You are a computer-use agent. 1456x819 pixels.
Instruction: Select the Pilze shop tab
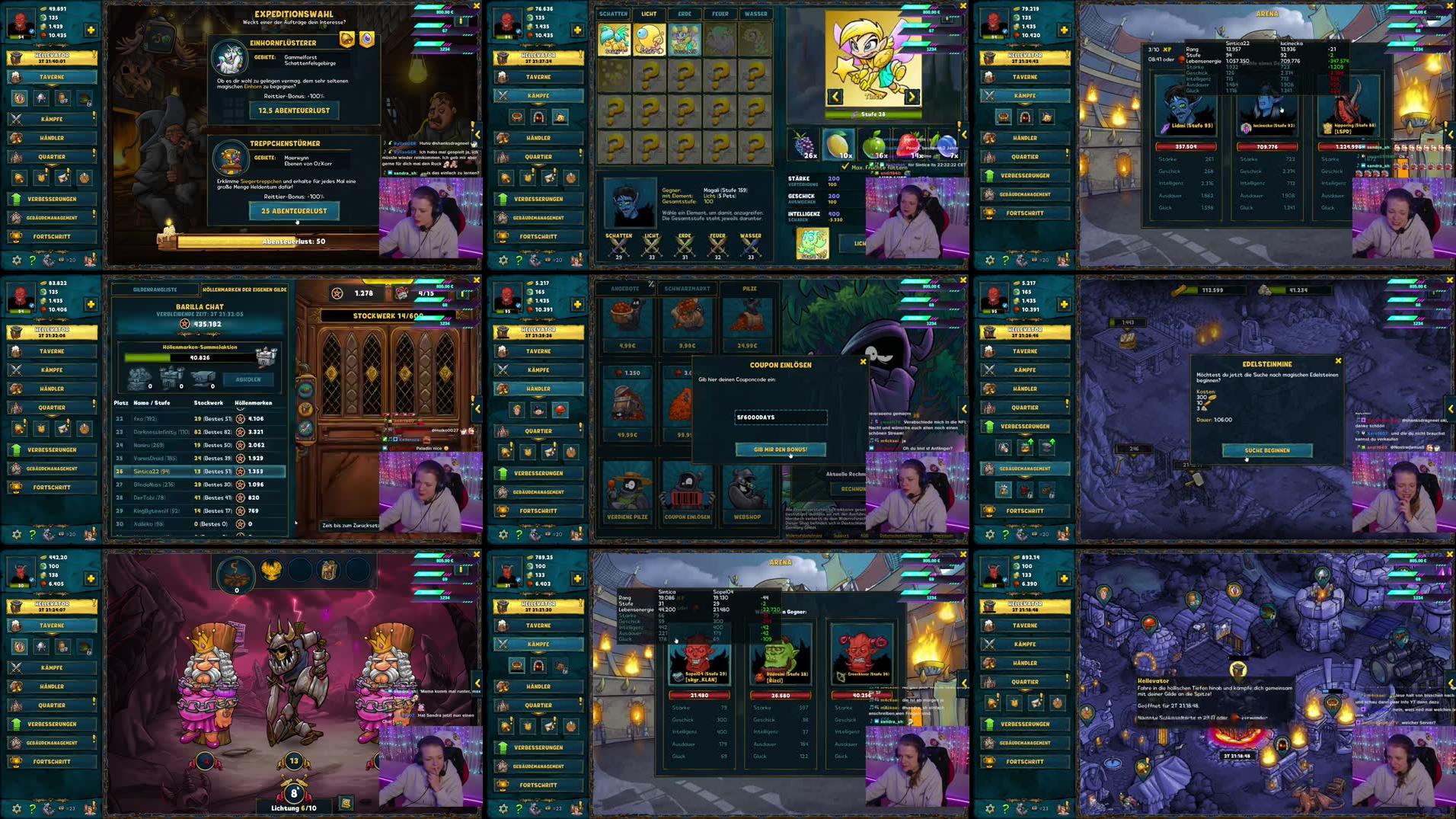coord(750,288)
